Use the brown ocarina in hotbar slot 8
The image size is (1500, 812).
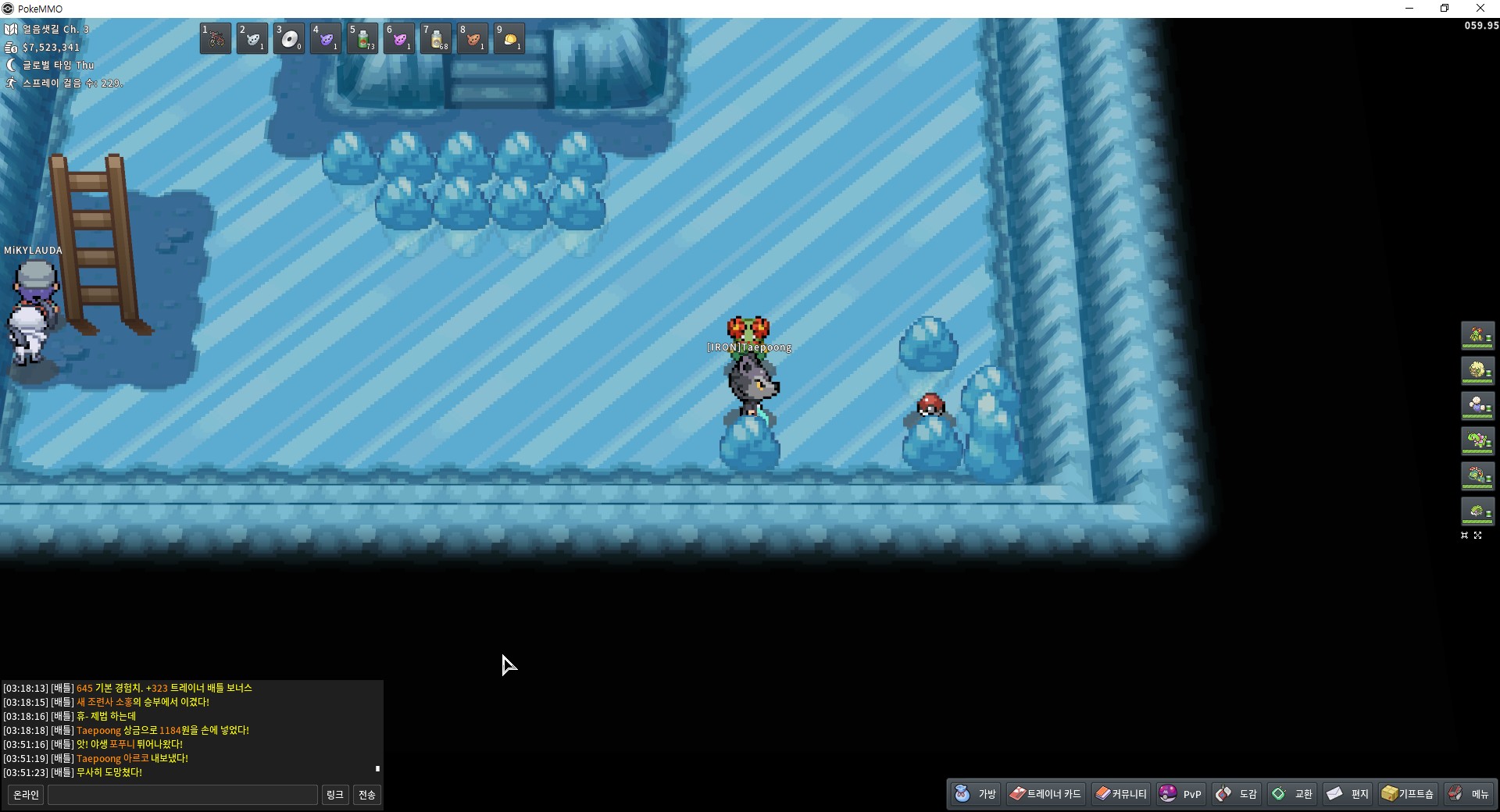(473, 38)
